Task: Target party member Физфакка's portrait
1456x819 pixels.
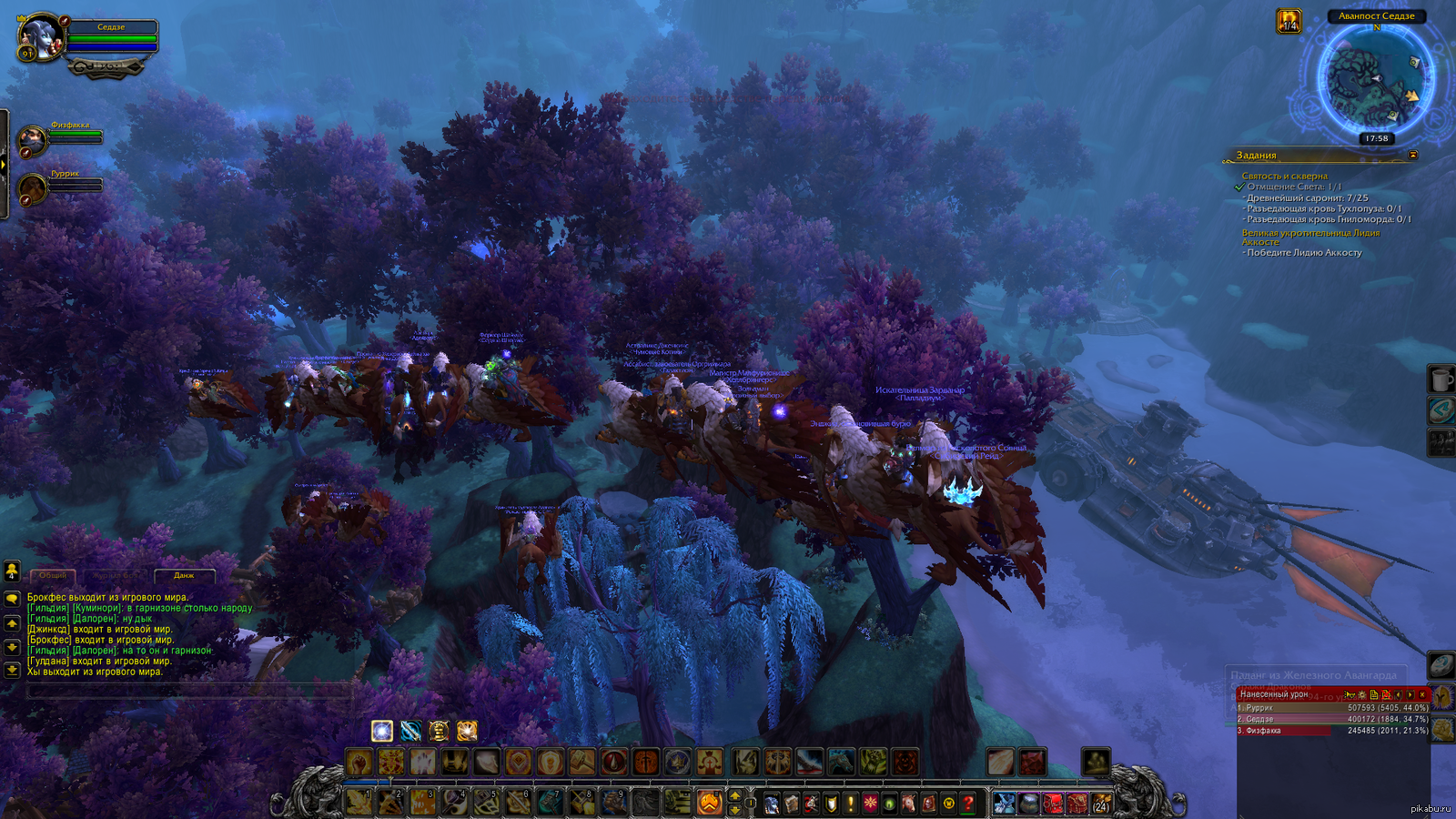Action: click(x=32, y=140)
